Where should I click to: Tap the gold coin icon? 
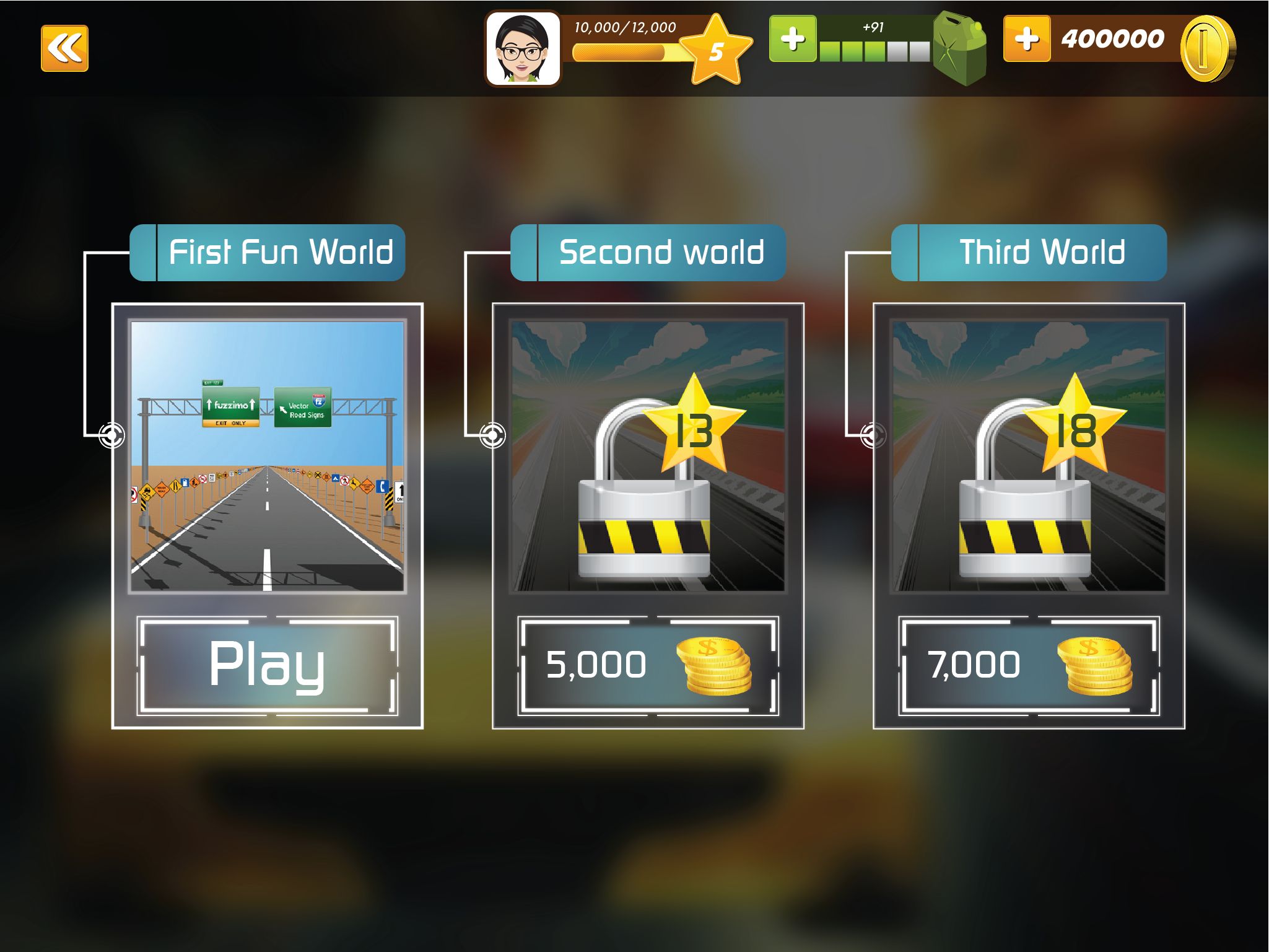point(1207,48)
